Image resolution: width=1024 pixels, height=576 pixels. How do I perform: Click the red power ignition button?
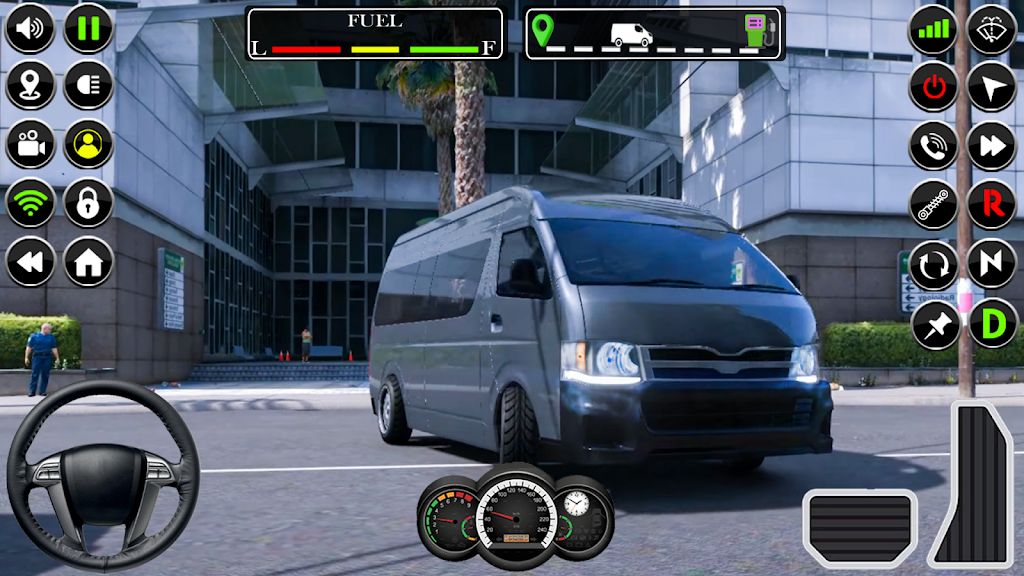pyautogui.click(x=933, y=88)
